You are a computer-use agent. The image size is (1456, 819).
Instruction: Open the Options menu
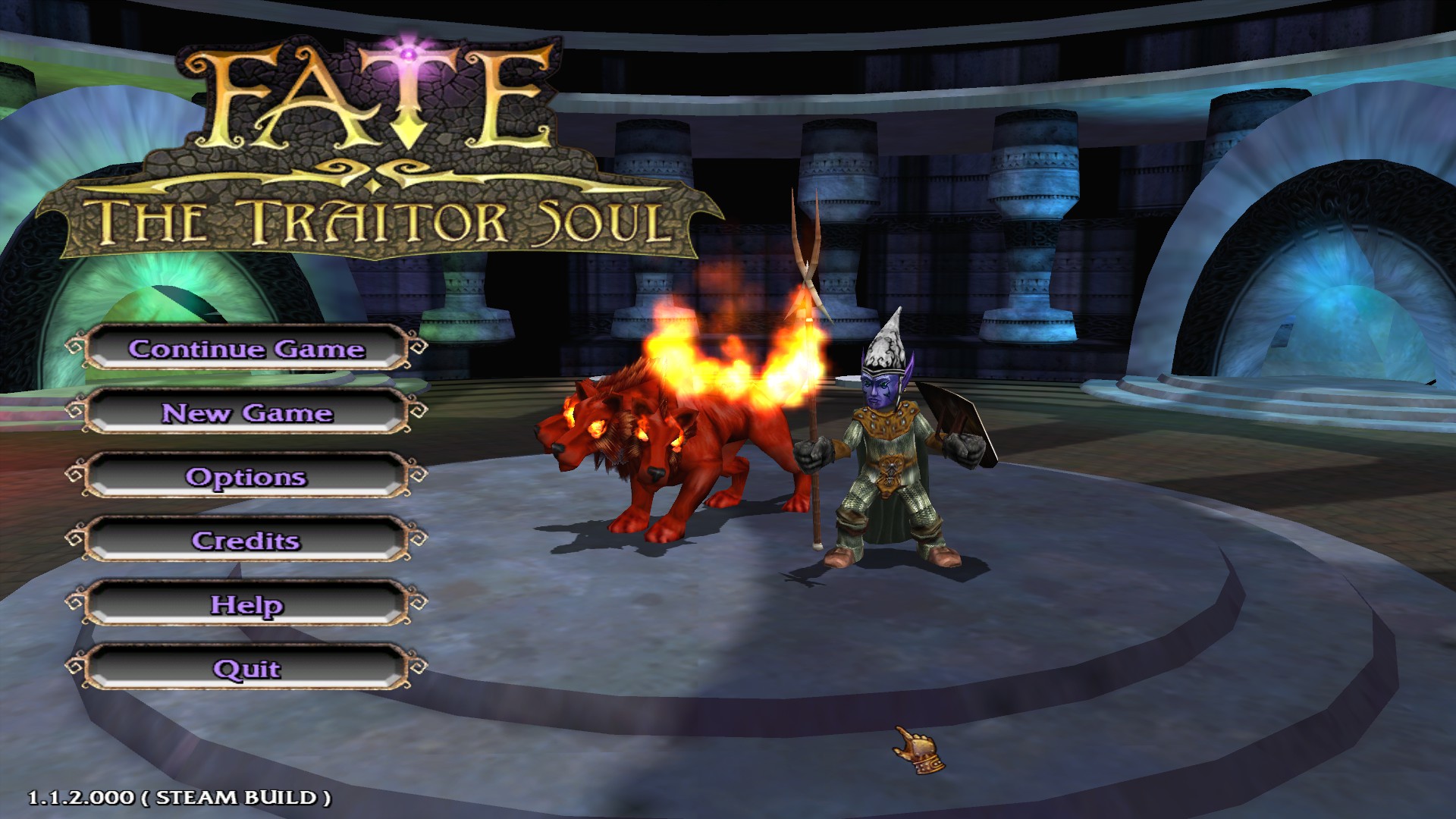(x=246, y=478)
